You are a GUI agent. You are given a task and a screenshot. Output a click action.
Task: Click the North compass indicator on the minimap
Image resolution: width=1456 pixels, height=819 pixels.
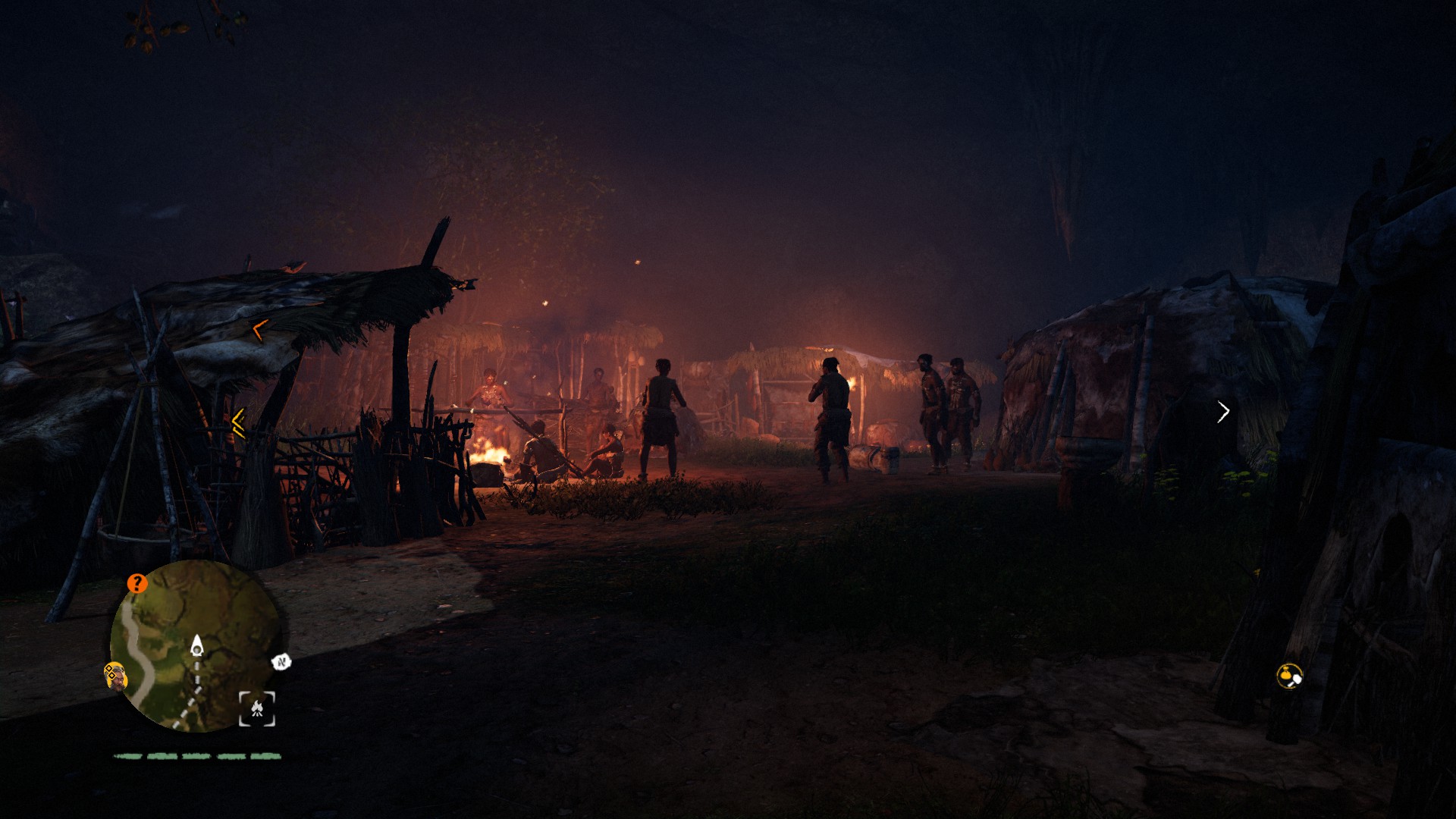point(281,661)
